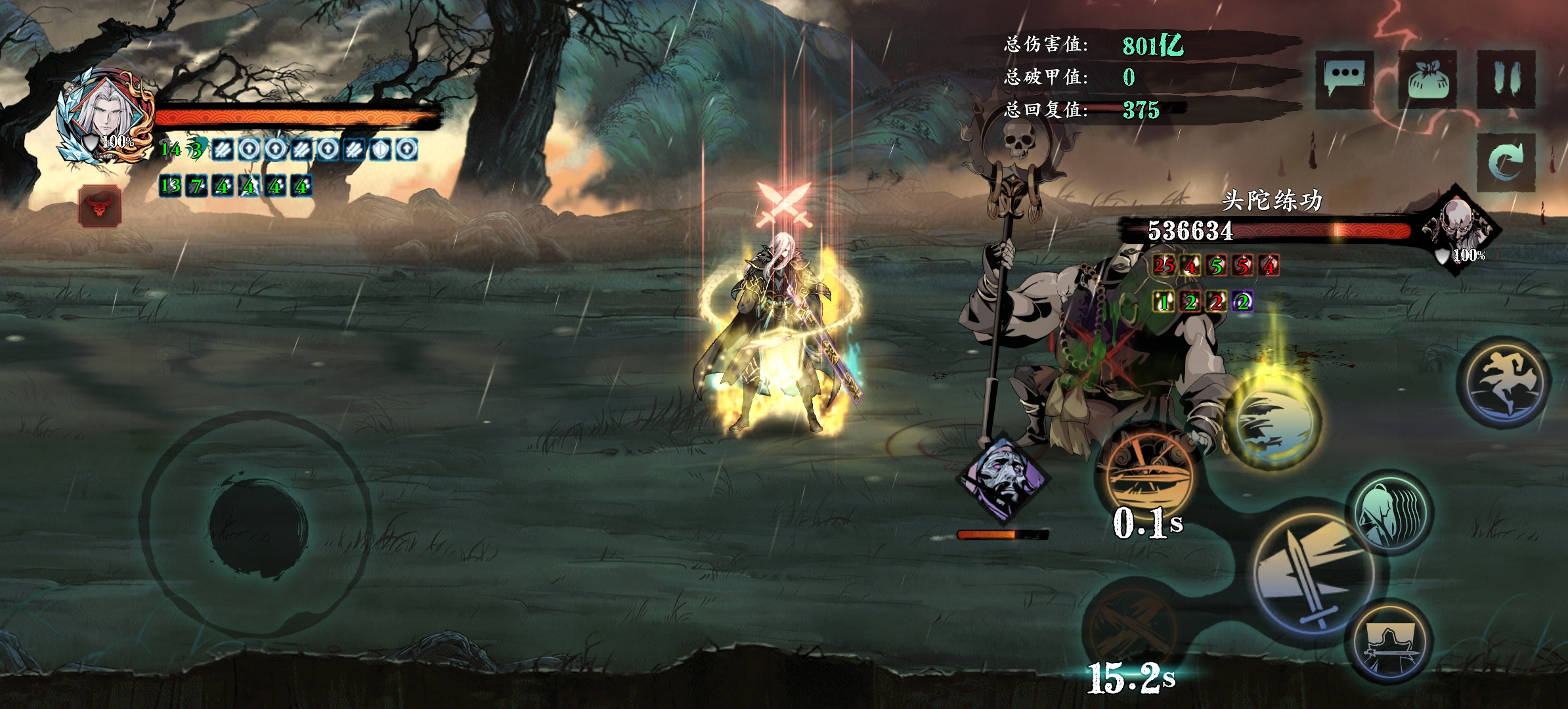This screenshot has height=709, width=1568.
Task: Tap the circular arrow reset button
Action: (x=1506, y=161)
